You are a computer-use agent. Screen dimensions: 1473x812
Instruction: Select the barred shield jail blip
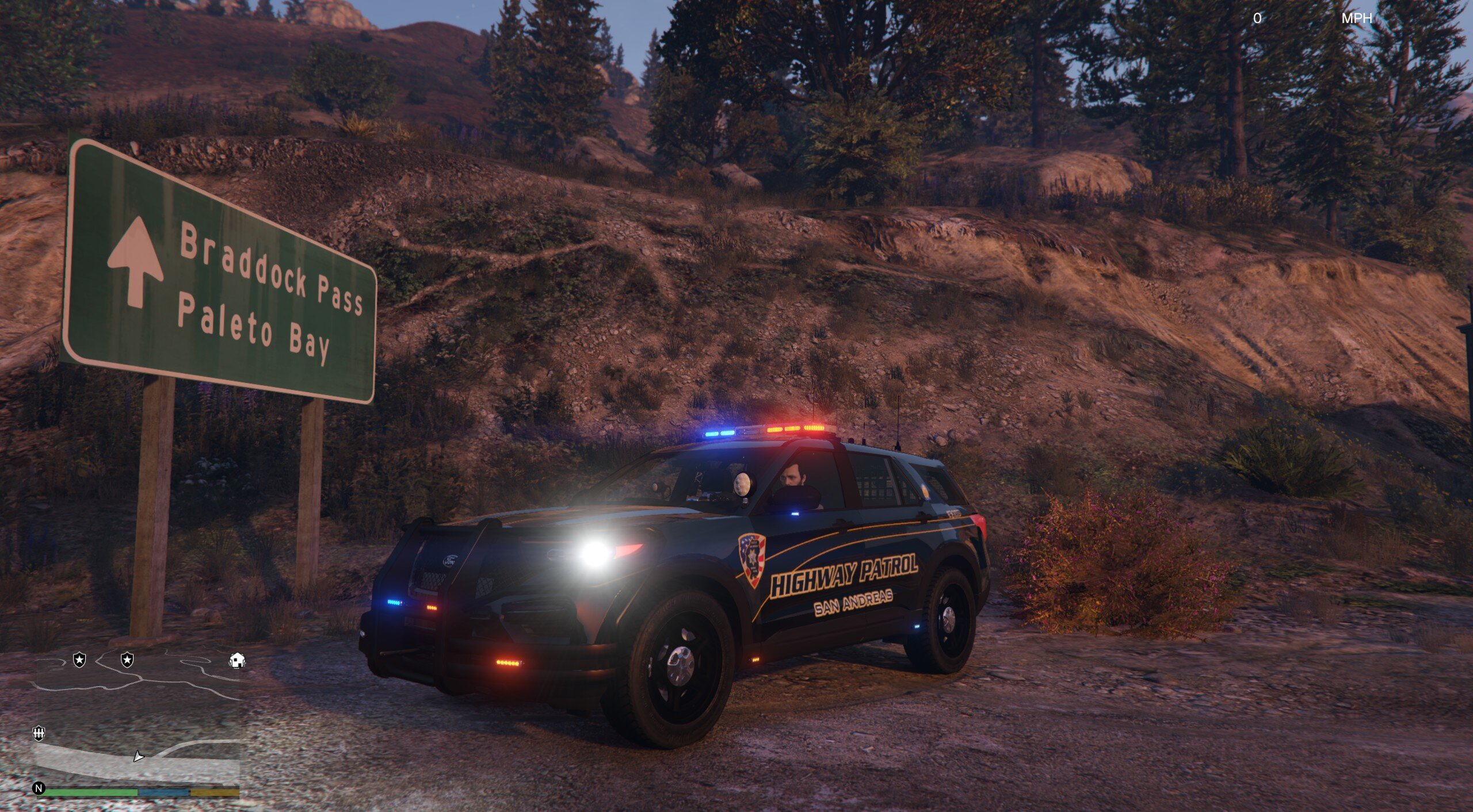(39, 733)
